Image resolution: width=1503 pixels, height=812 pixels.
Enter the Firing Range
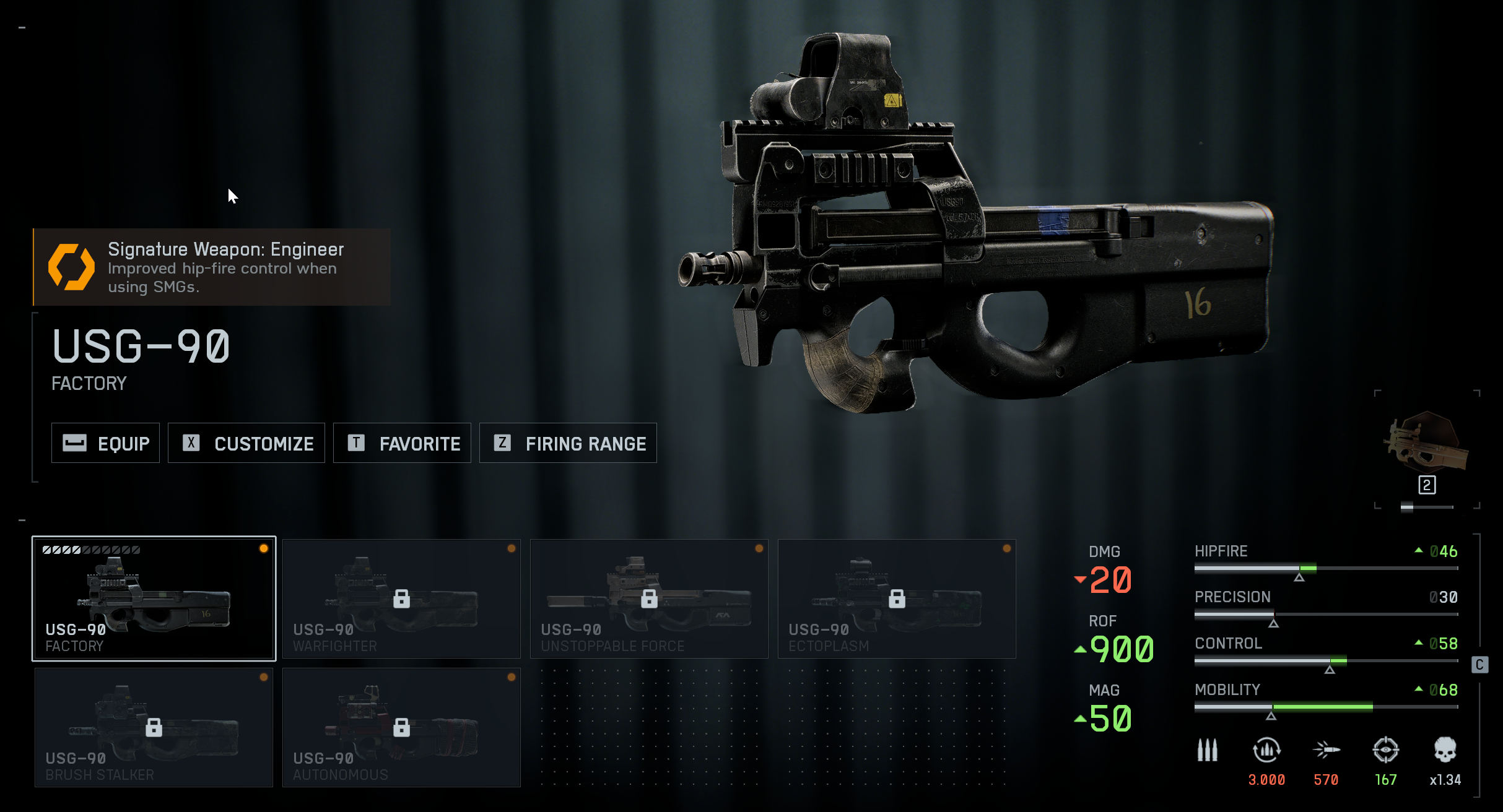tap(568, 443)
